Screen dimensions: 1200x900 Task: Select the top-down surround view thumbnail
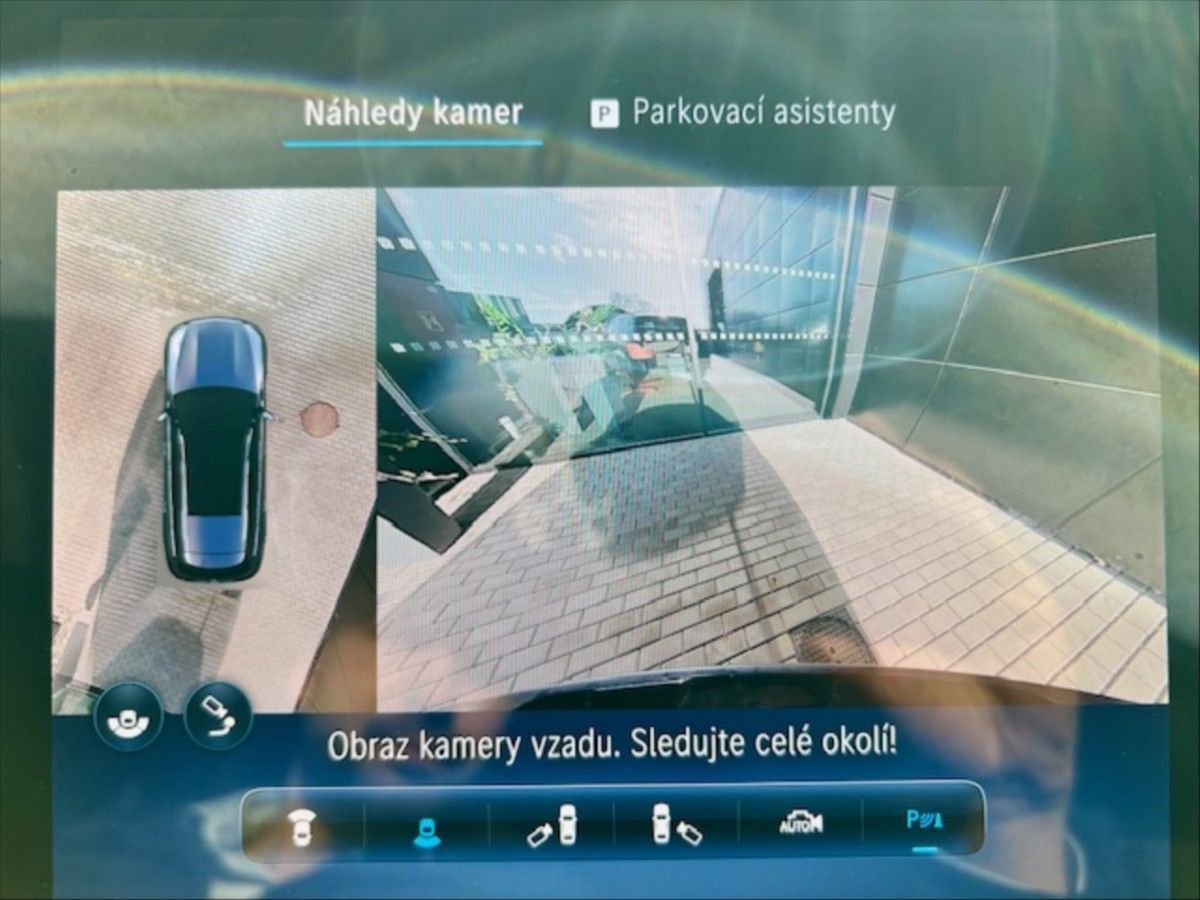pos(214,448)
